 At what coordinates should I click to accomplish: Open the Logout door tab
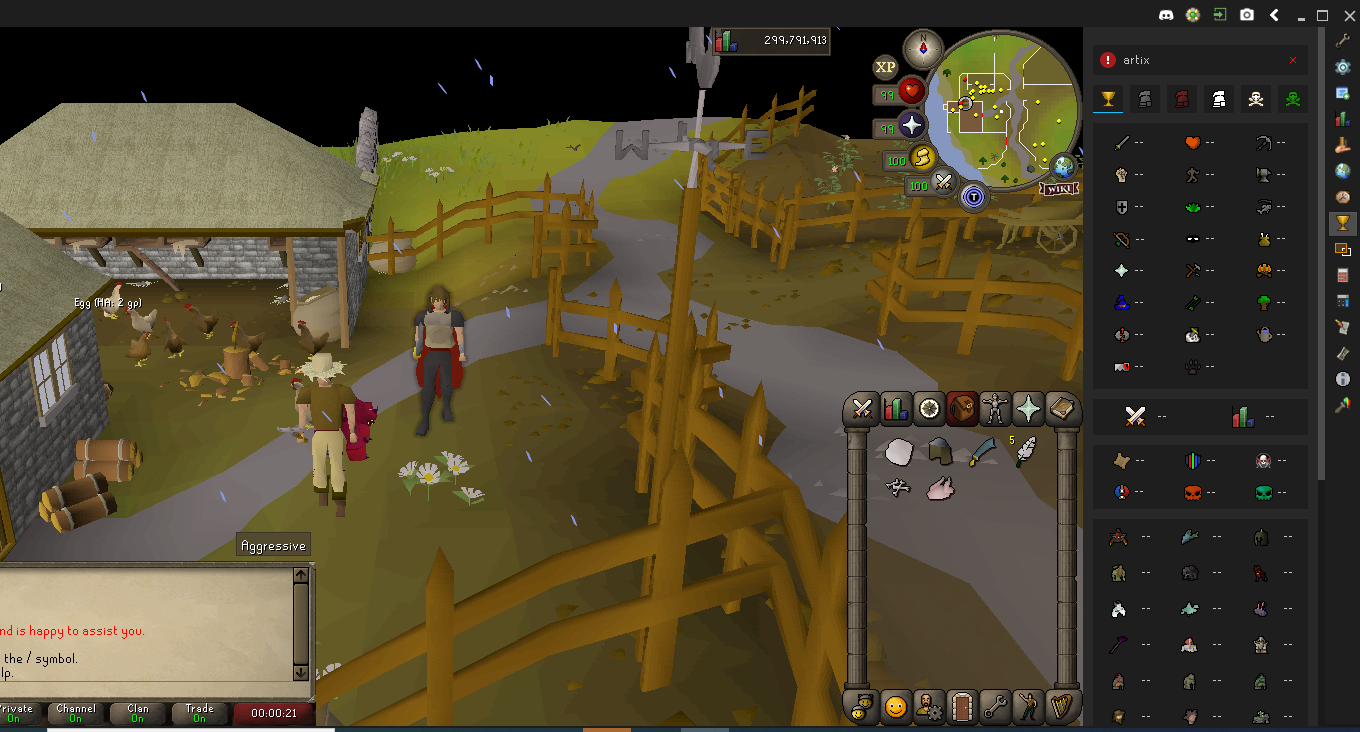[x=961, y=707]
